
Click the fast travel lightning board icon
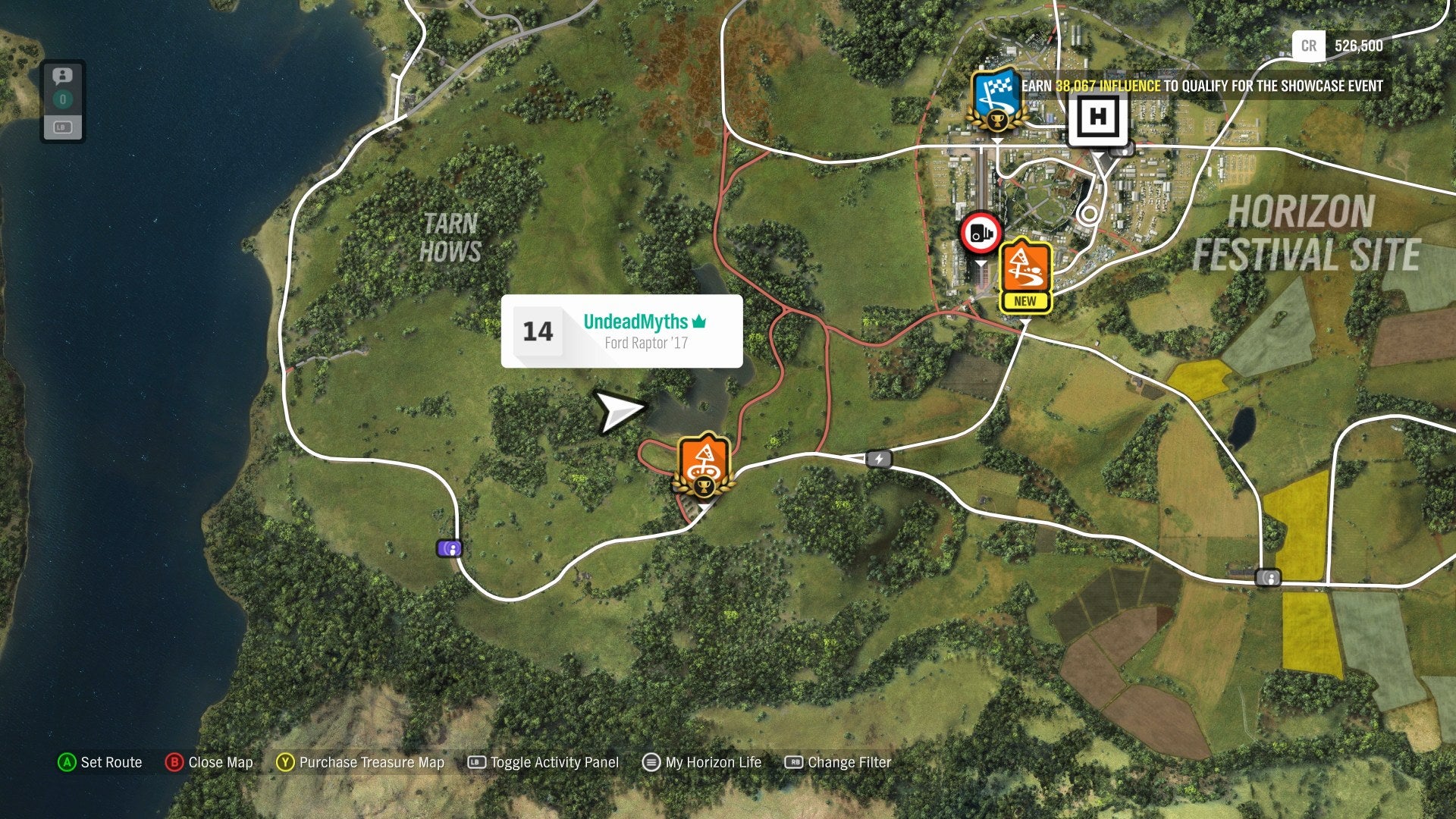click(880, 459)
